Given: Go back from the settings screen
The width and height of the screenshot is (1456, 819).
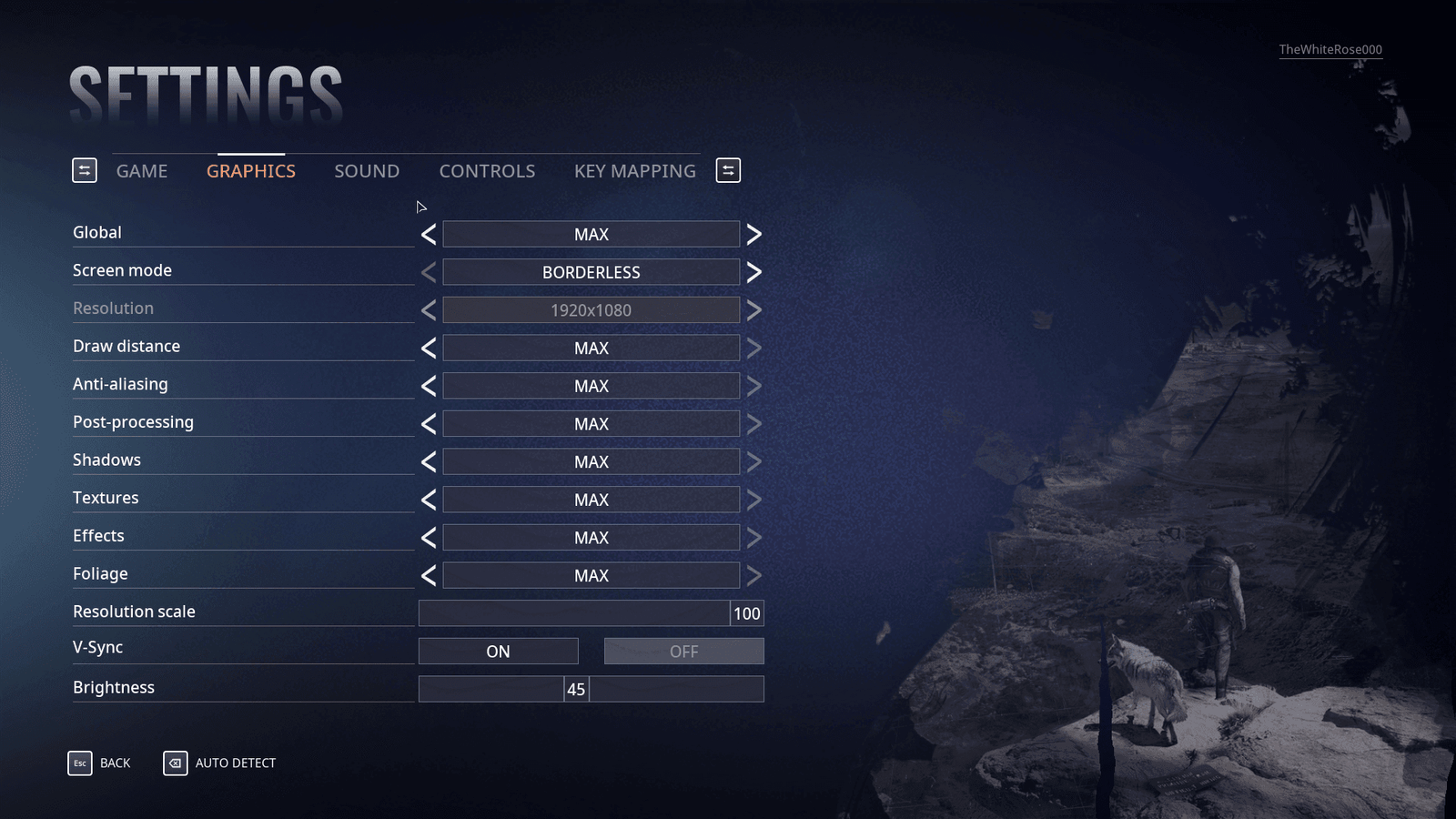Looking at the screenshot, I should tap(100, 763).
